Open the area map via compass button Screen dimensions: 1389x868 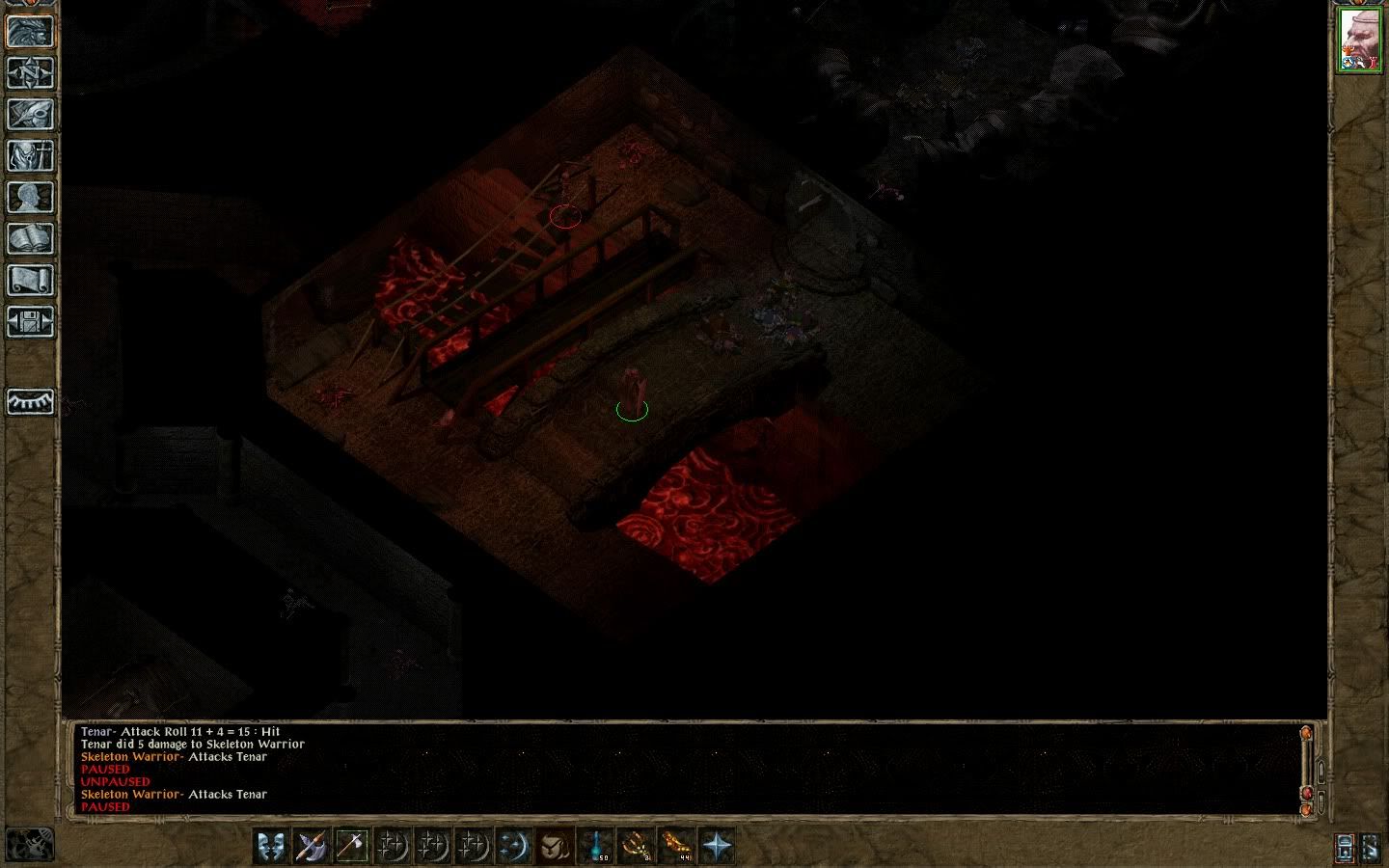[x=30, y=72]
